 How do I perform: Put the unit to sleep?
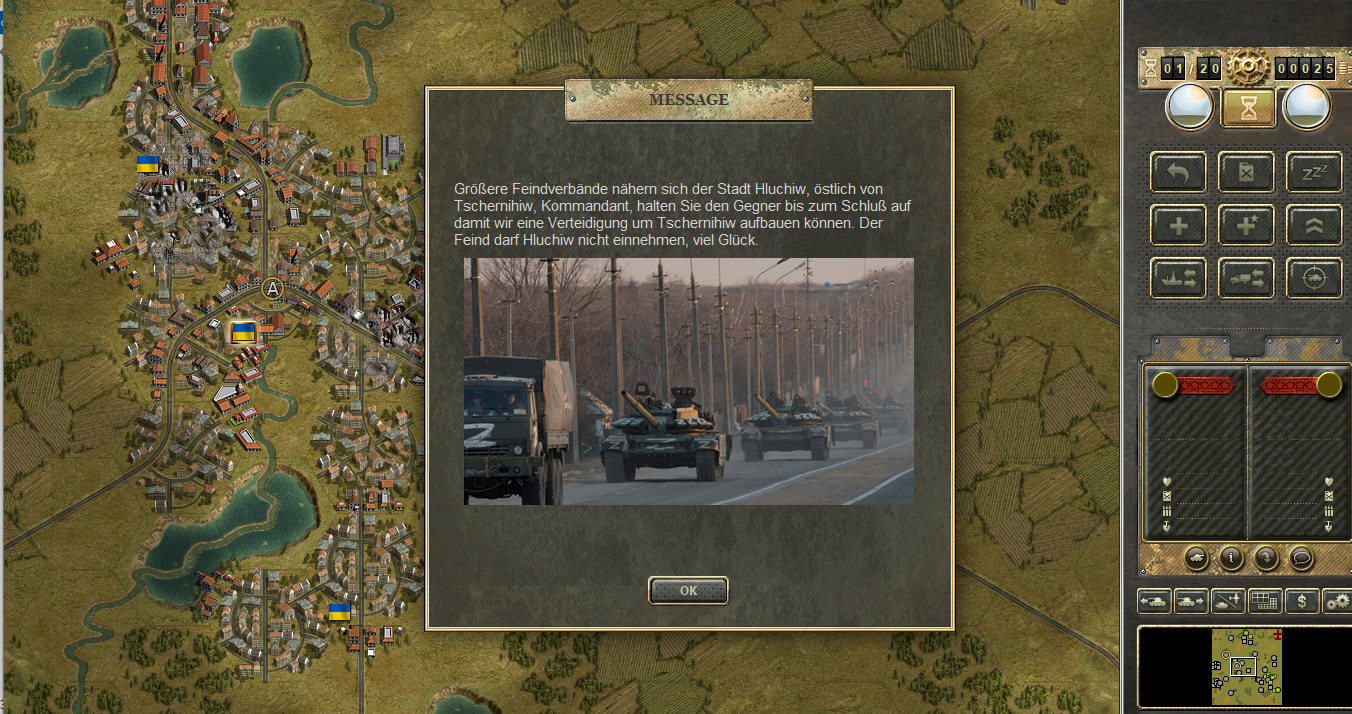pos(1313,172)
